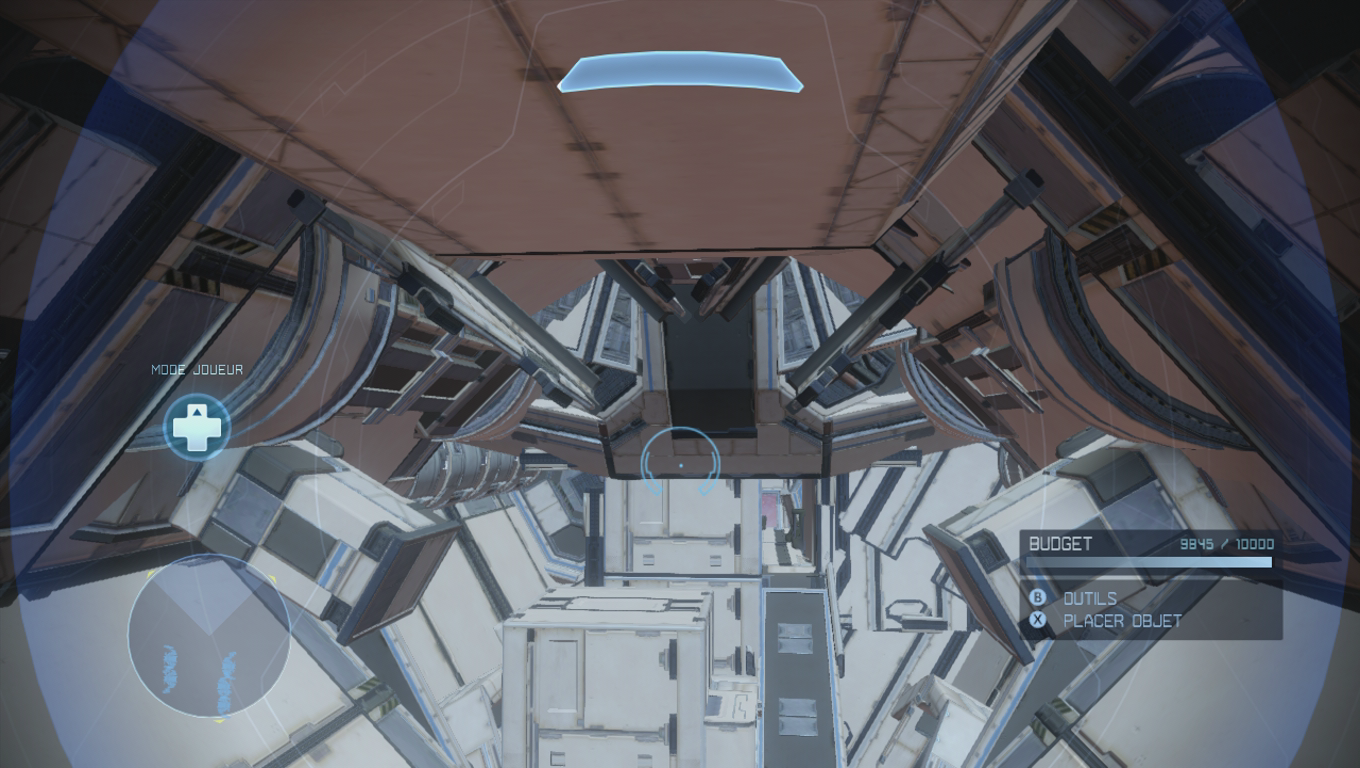The image size is (1360, 768).
Task: Click the Budget panel header
Action: point(1060,545)
